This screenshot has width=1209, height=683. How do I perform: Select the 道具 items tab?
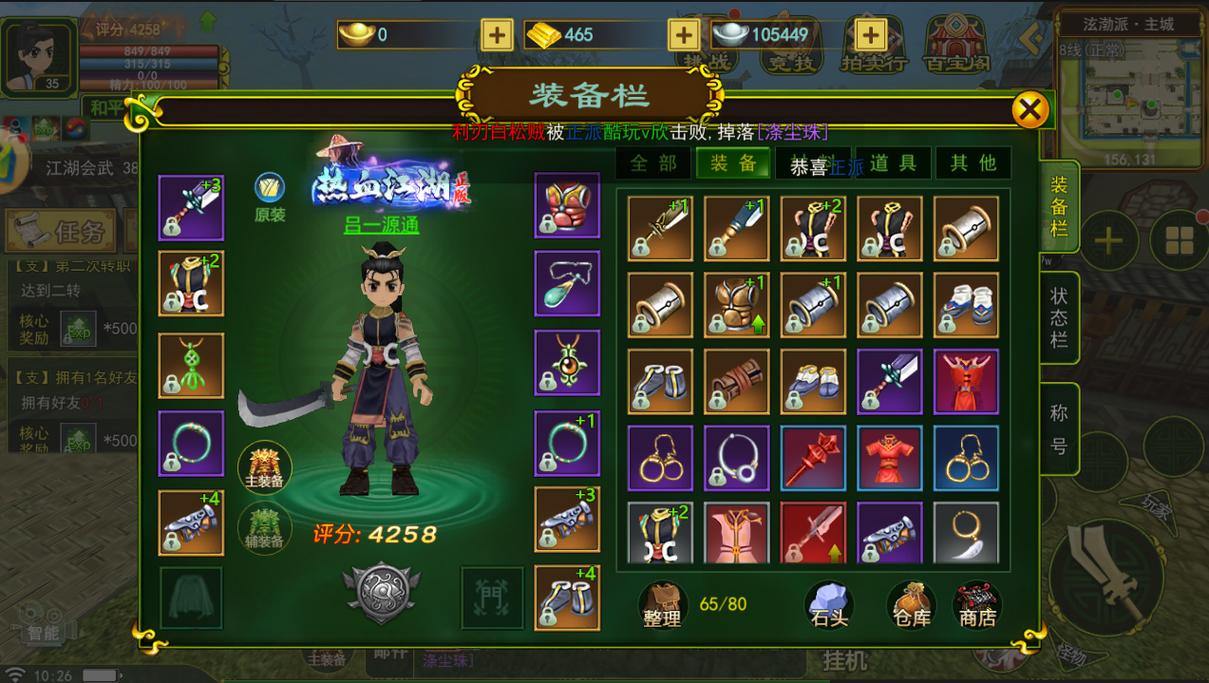point(891,164)
